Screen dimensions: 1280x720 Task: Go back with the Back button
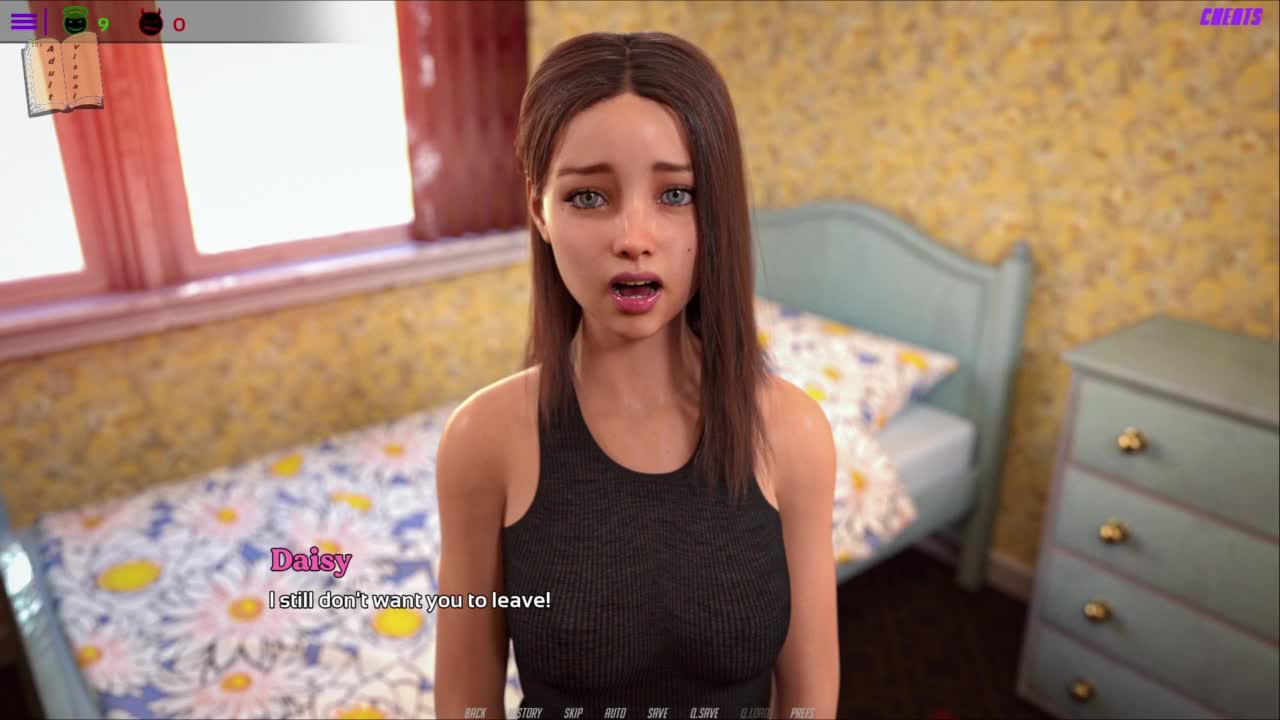[x=475, y=712]
